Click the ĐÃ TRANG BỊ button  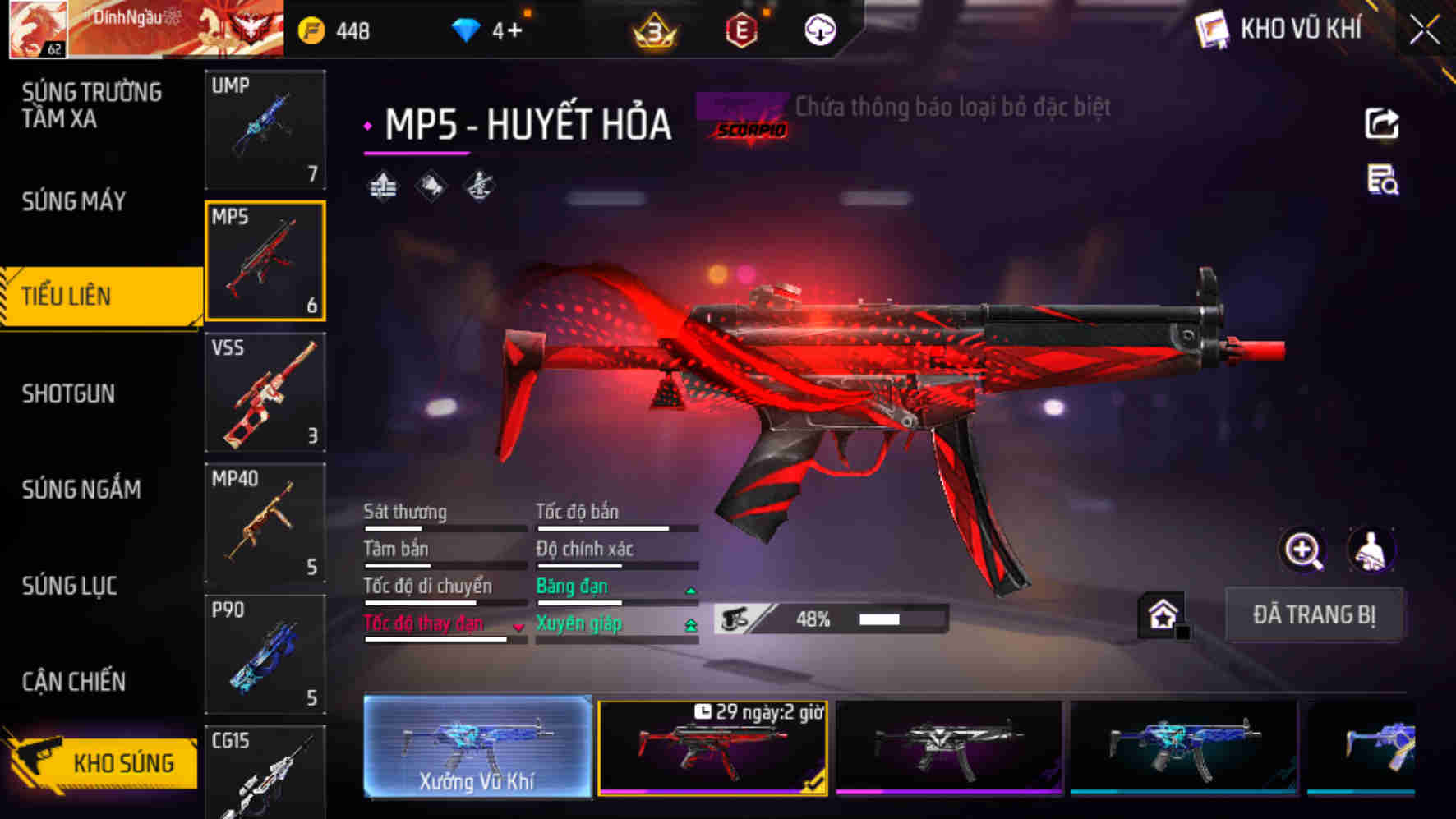pyautogui.click(x=1315, y=614)
